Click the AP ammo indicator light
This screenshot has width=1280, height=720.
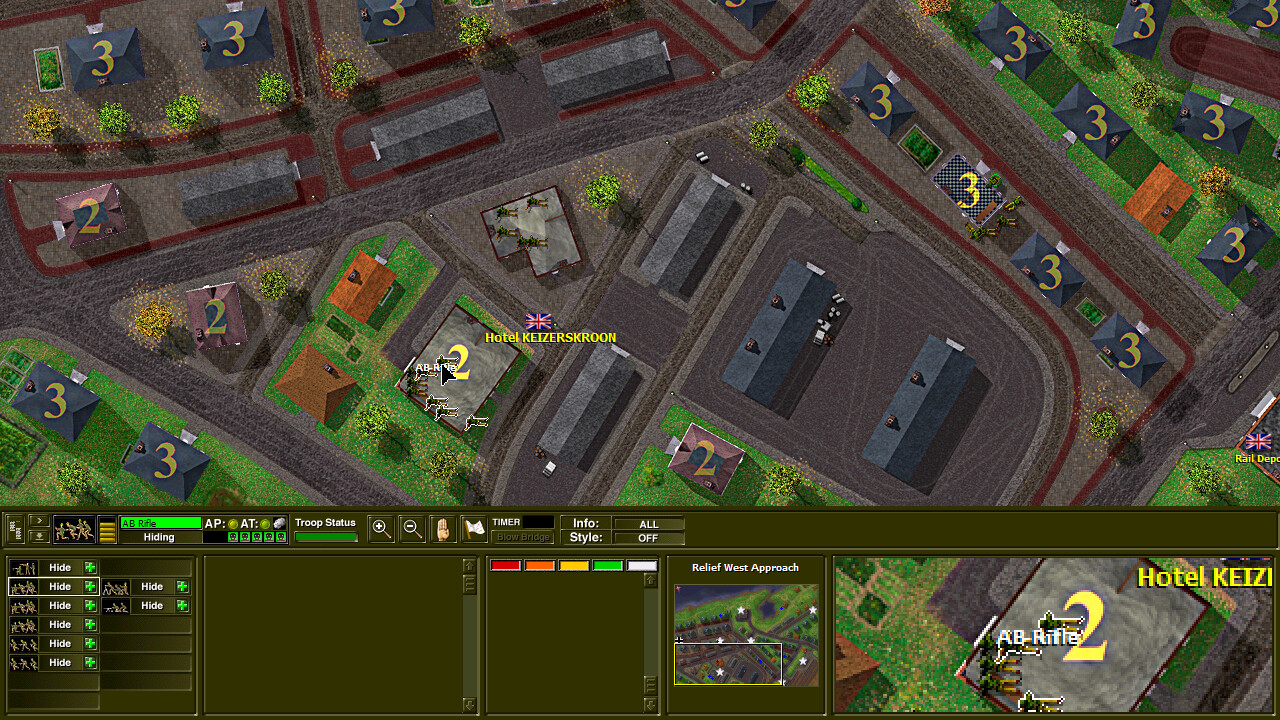click(x=232, y=524)
